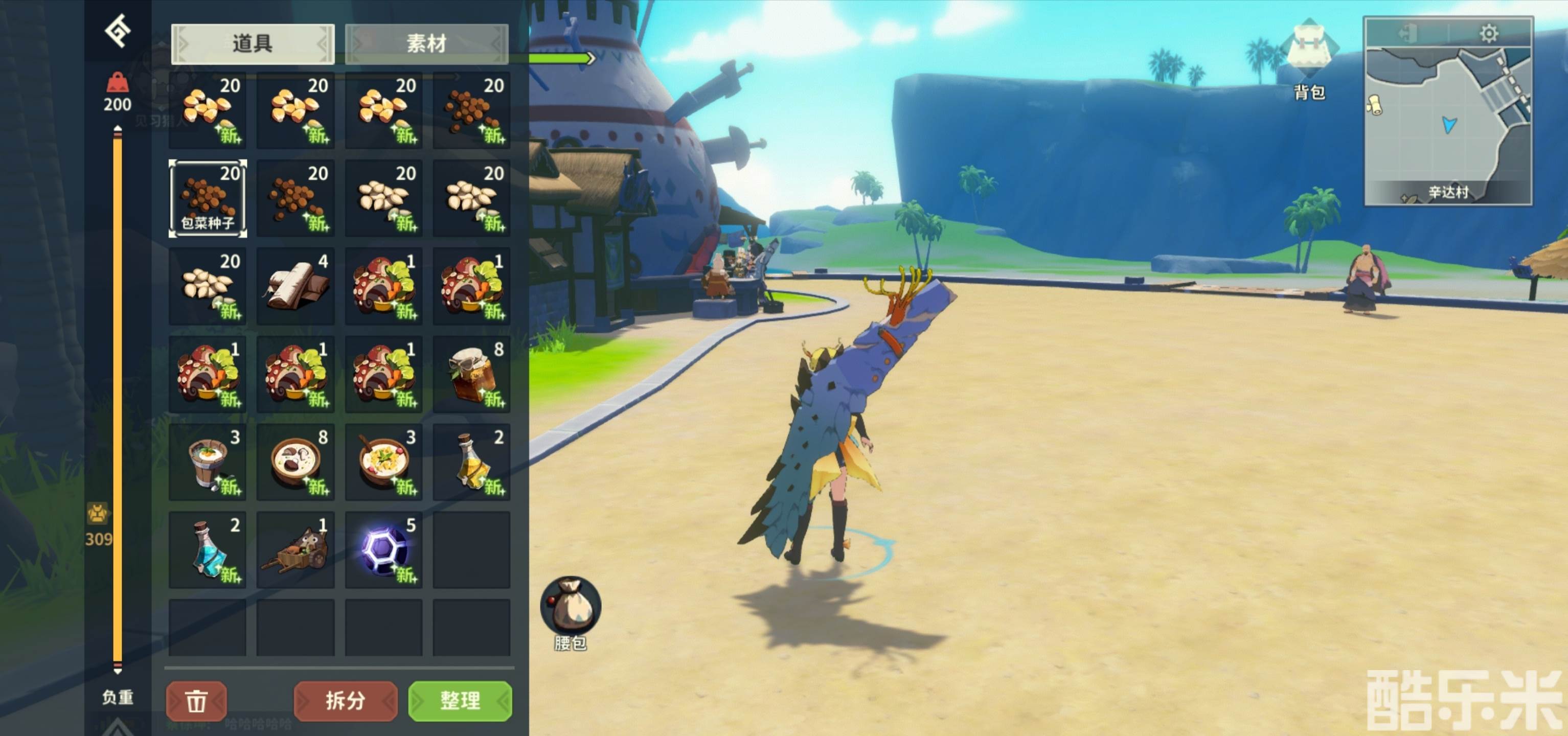Switch to the 道具 items tab
The width and height of the screenshot is (1568, 736).
pos(253,44)
